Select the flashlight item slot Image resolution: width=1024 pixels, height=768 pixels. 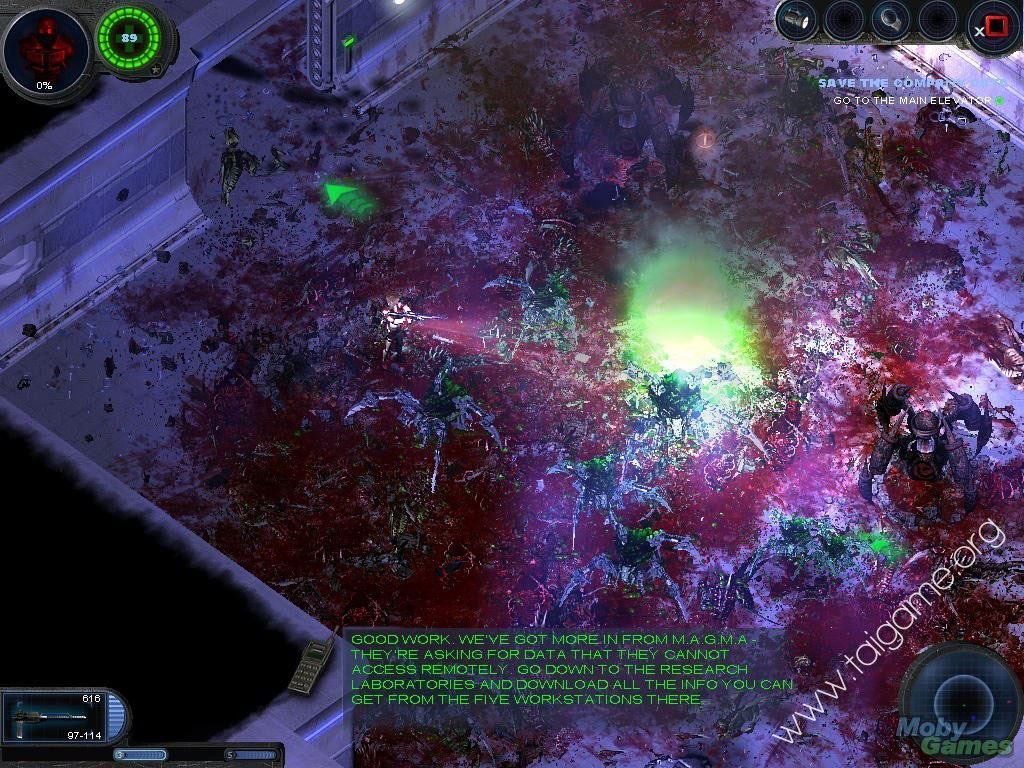click(797, 20)
